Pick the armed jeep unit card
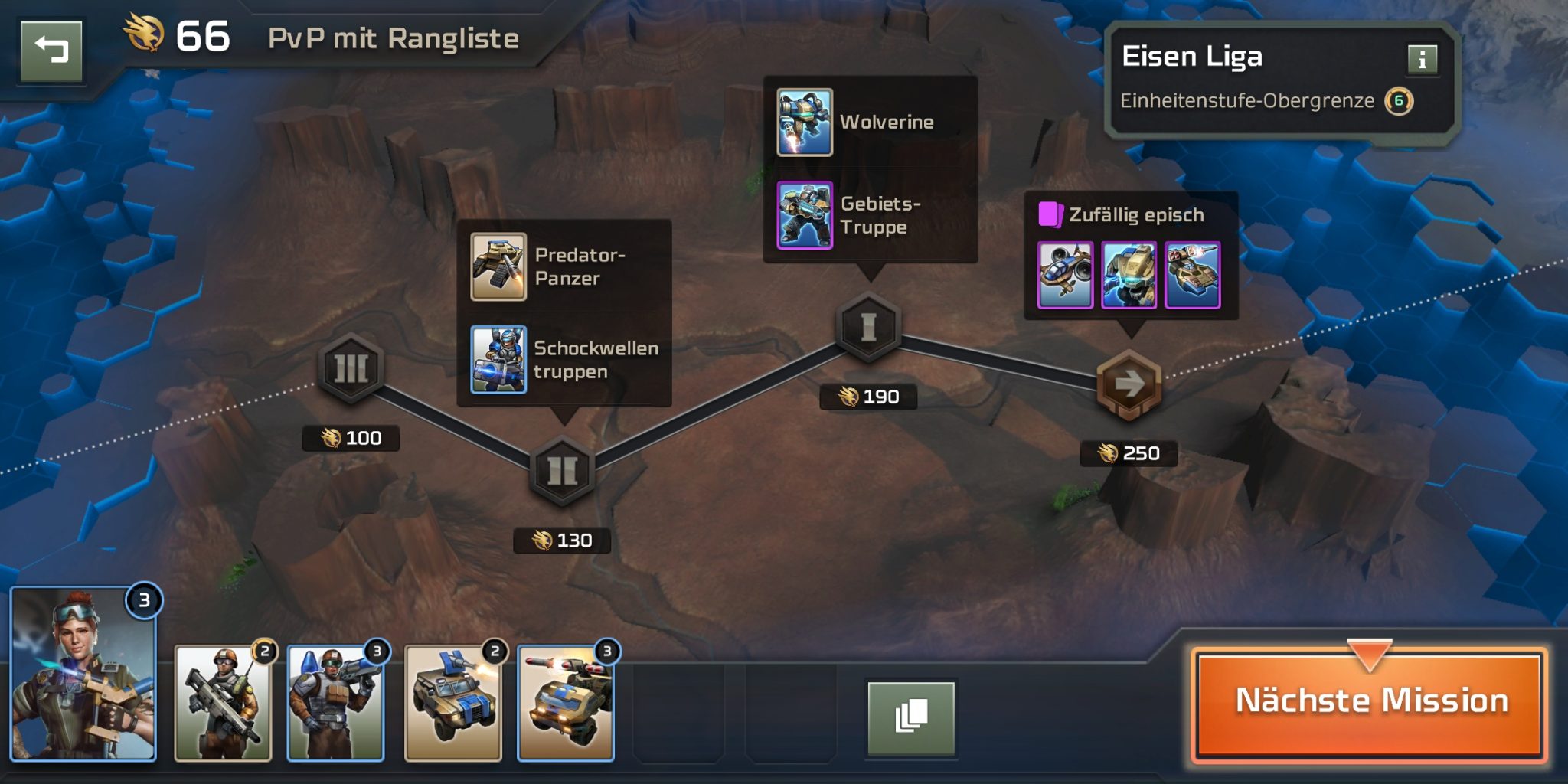 453,703
